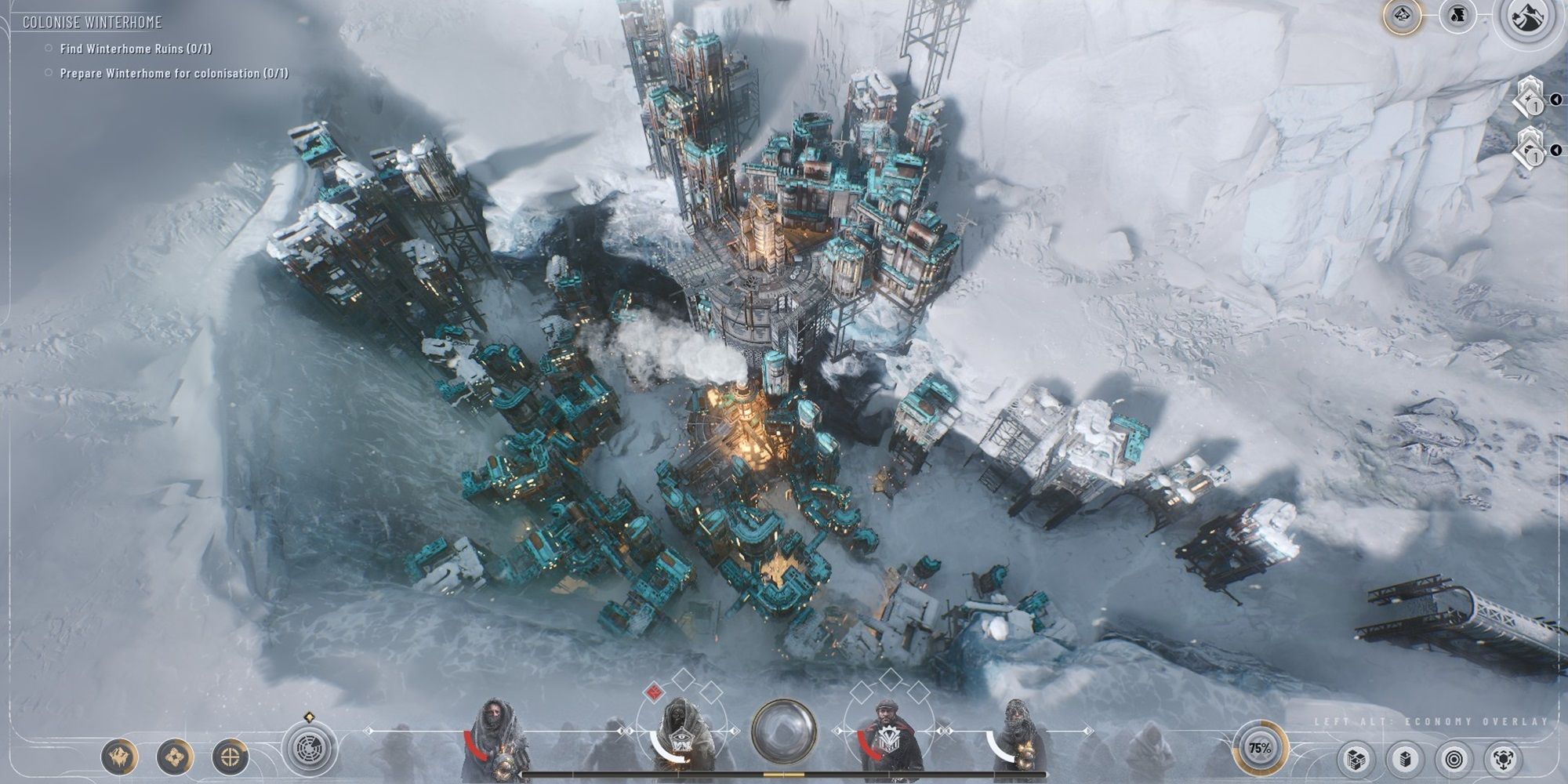Open the jagged ice frostbreaking tool
1568x784 pixels.
pos(119,757)
